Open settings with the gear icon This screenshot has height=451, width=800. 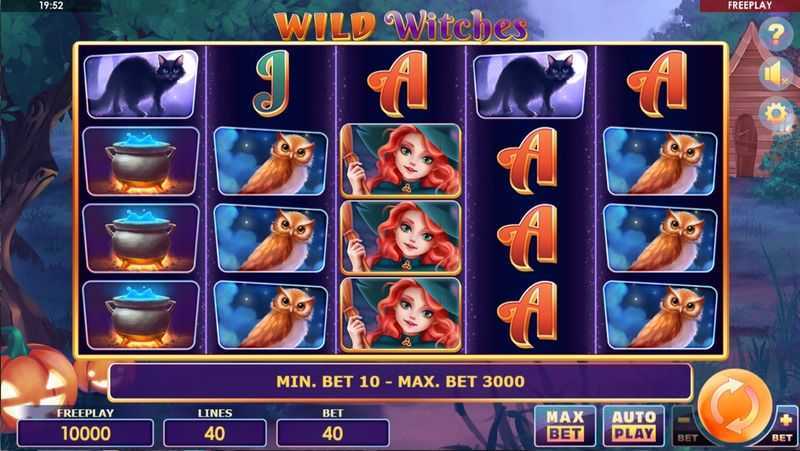click(775, 114)
